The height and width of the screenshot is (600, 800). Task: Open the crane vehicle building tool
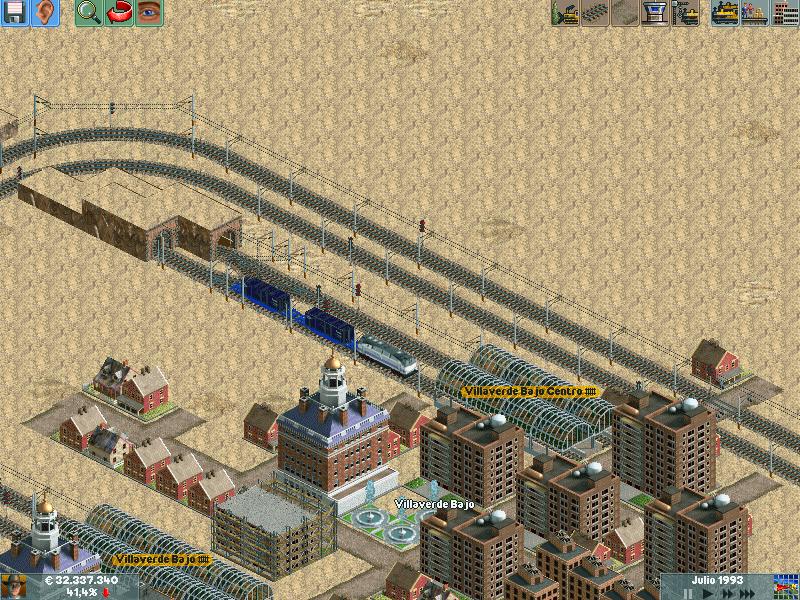[x=686, y=13]
